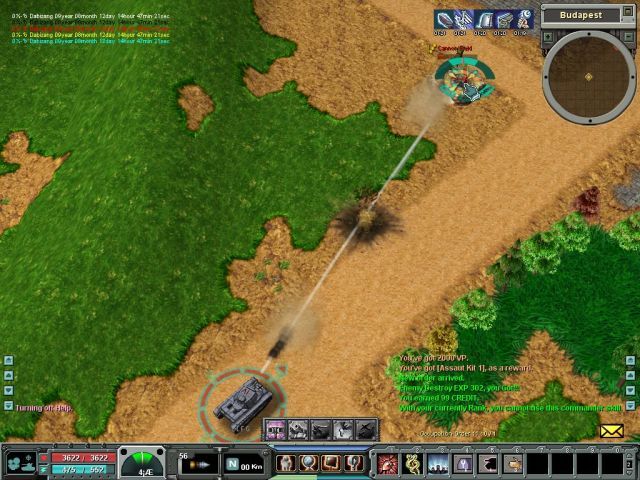Activate the red burst skill icon
The width and height of the screenshot is (640, 480).
click(x=387, y=464)
